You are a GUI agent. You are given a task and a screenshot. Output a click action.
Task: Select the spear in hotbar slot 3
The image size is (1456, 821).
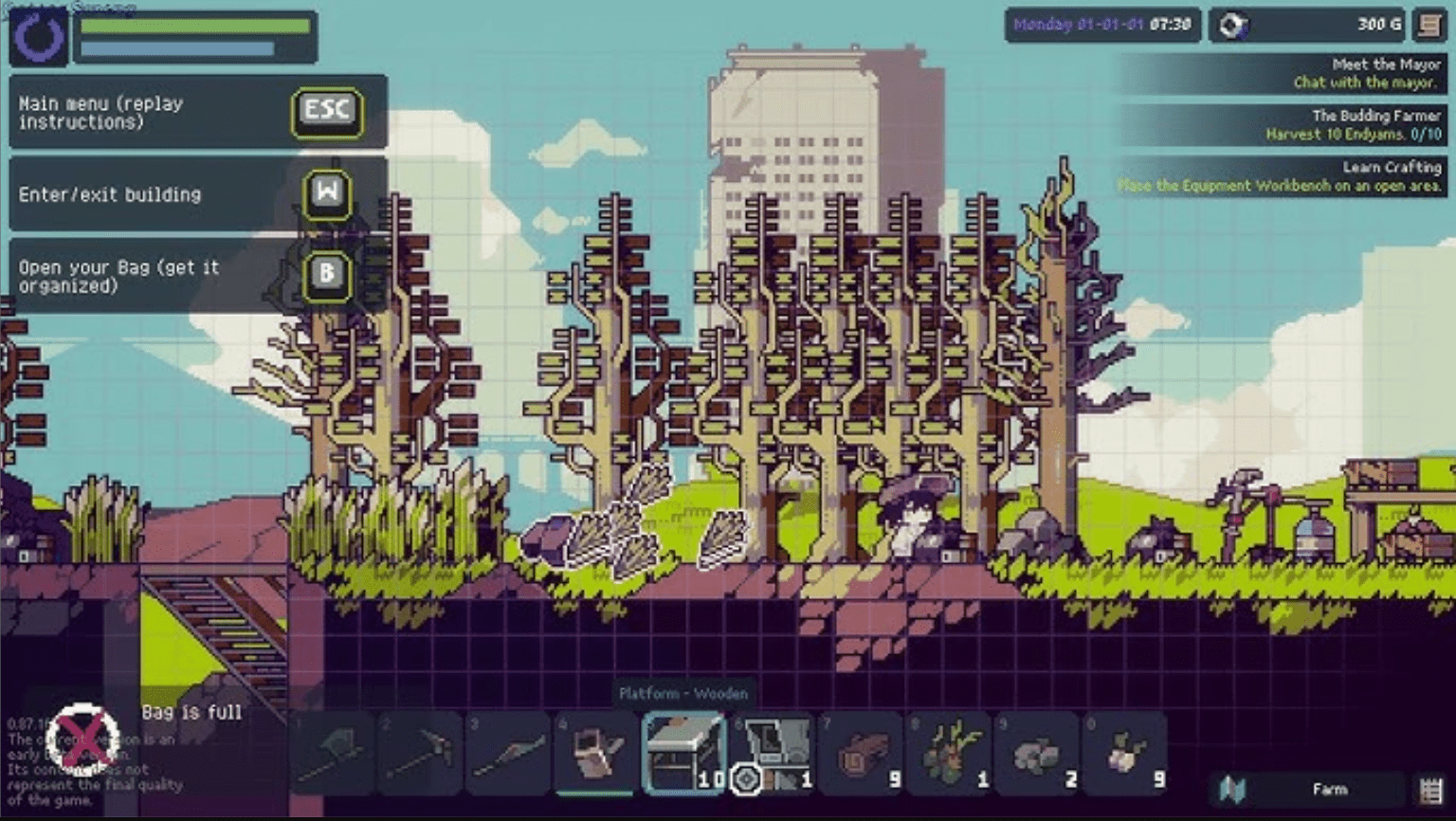point(509,752)
